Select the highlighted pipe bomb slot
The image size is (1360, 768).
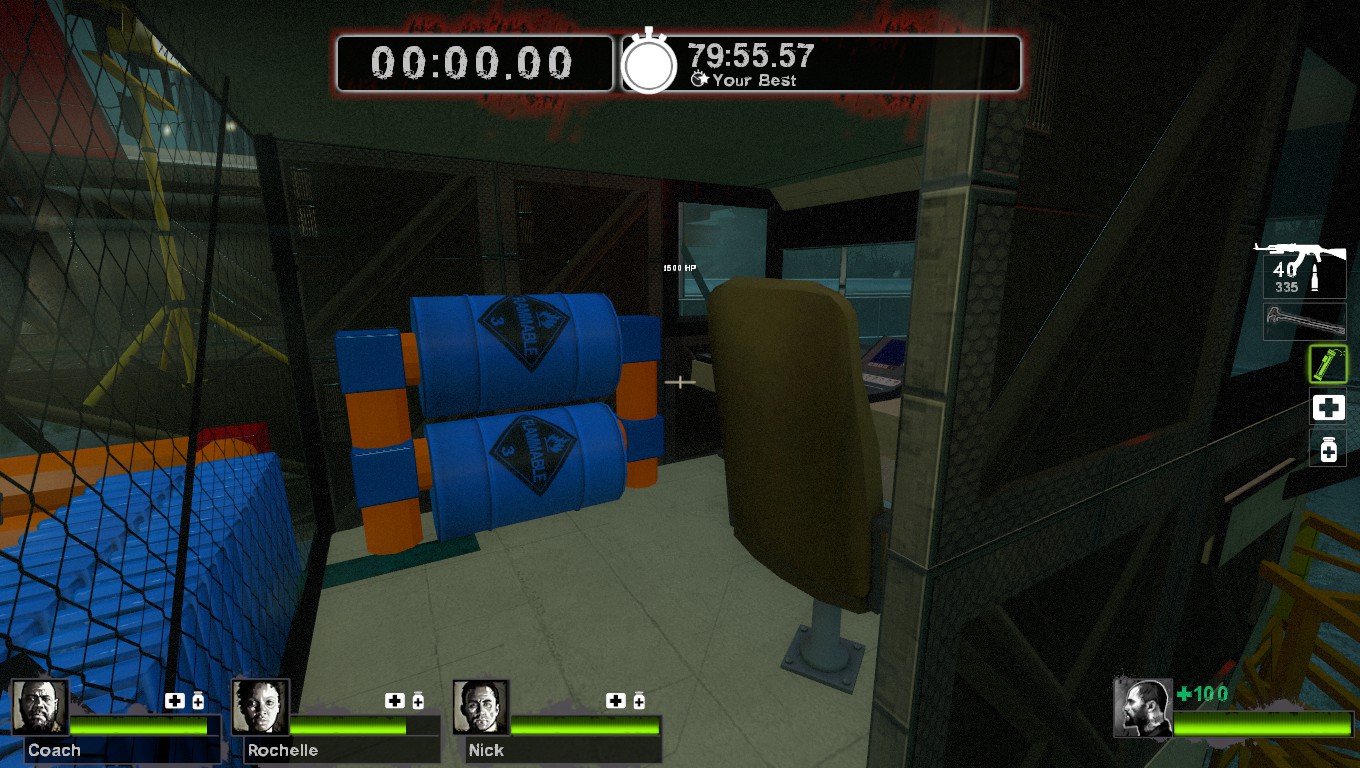click(1328, 365)
